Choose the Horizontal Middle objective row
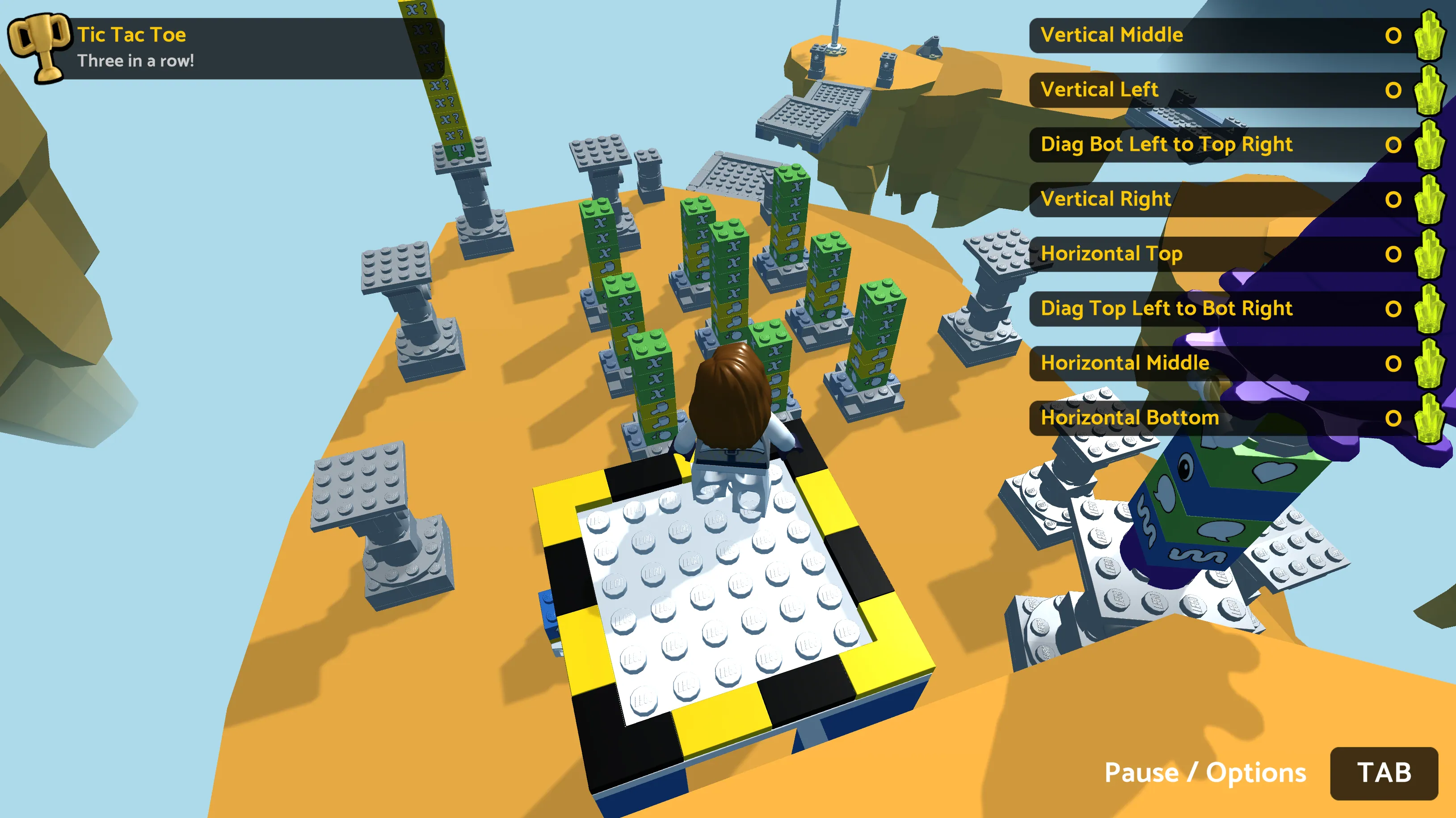Image resolution: width=1456 pixels, height=818 pixels. (1221, 363)
